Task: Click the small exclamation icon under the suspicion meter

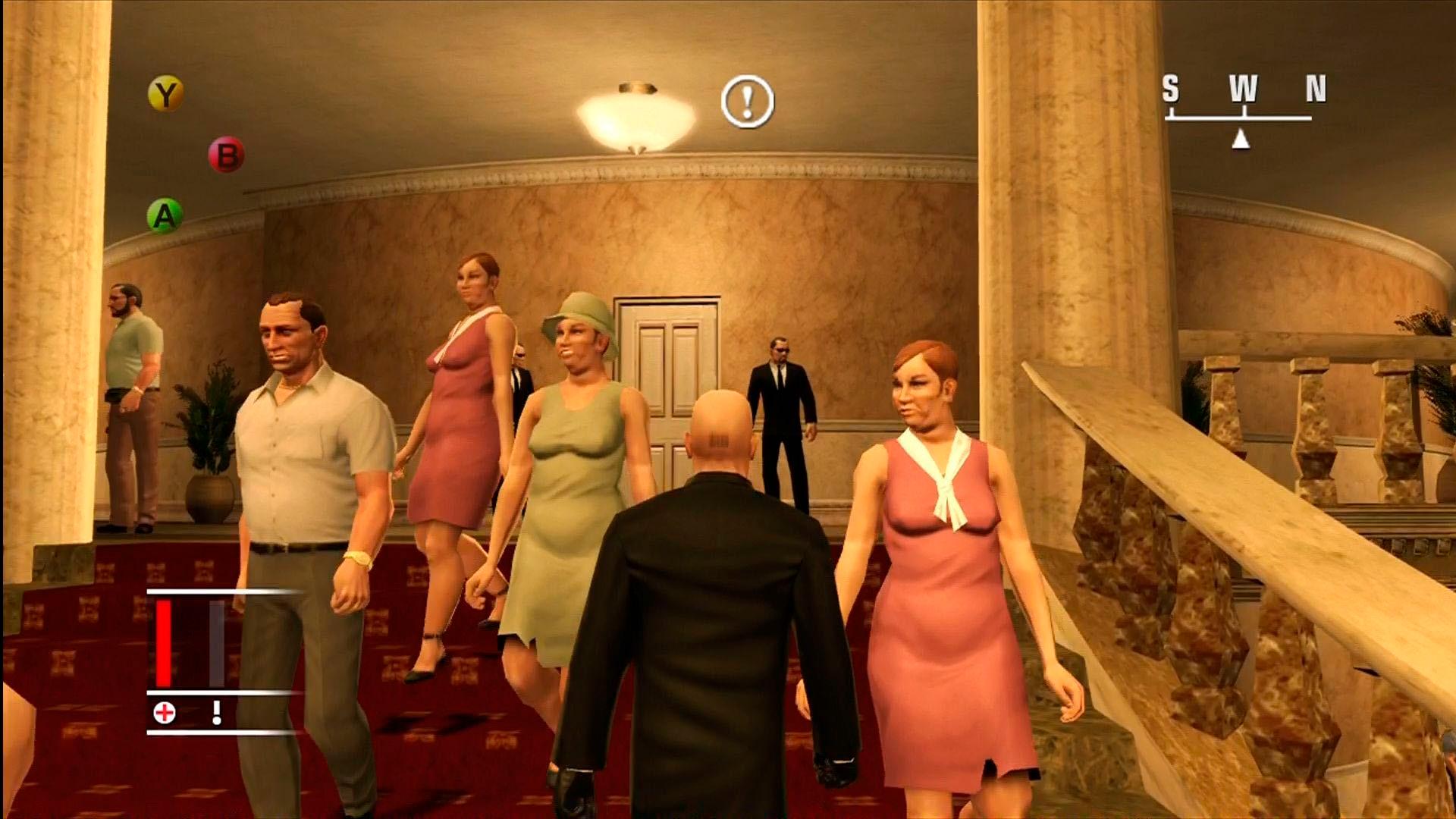Action: tap(217, 712)
